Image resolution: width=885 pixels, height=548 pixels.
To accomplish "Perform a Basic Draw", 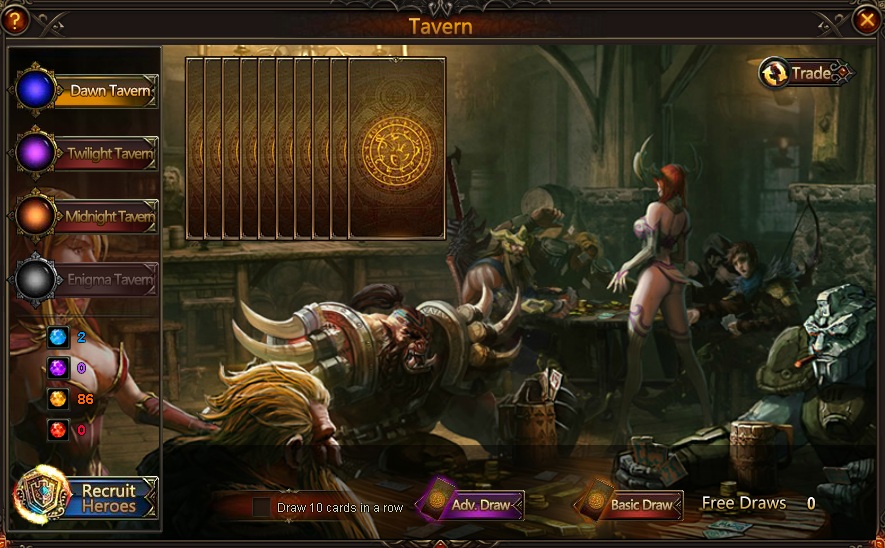I will [631, 505].
